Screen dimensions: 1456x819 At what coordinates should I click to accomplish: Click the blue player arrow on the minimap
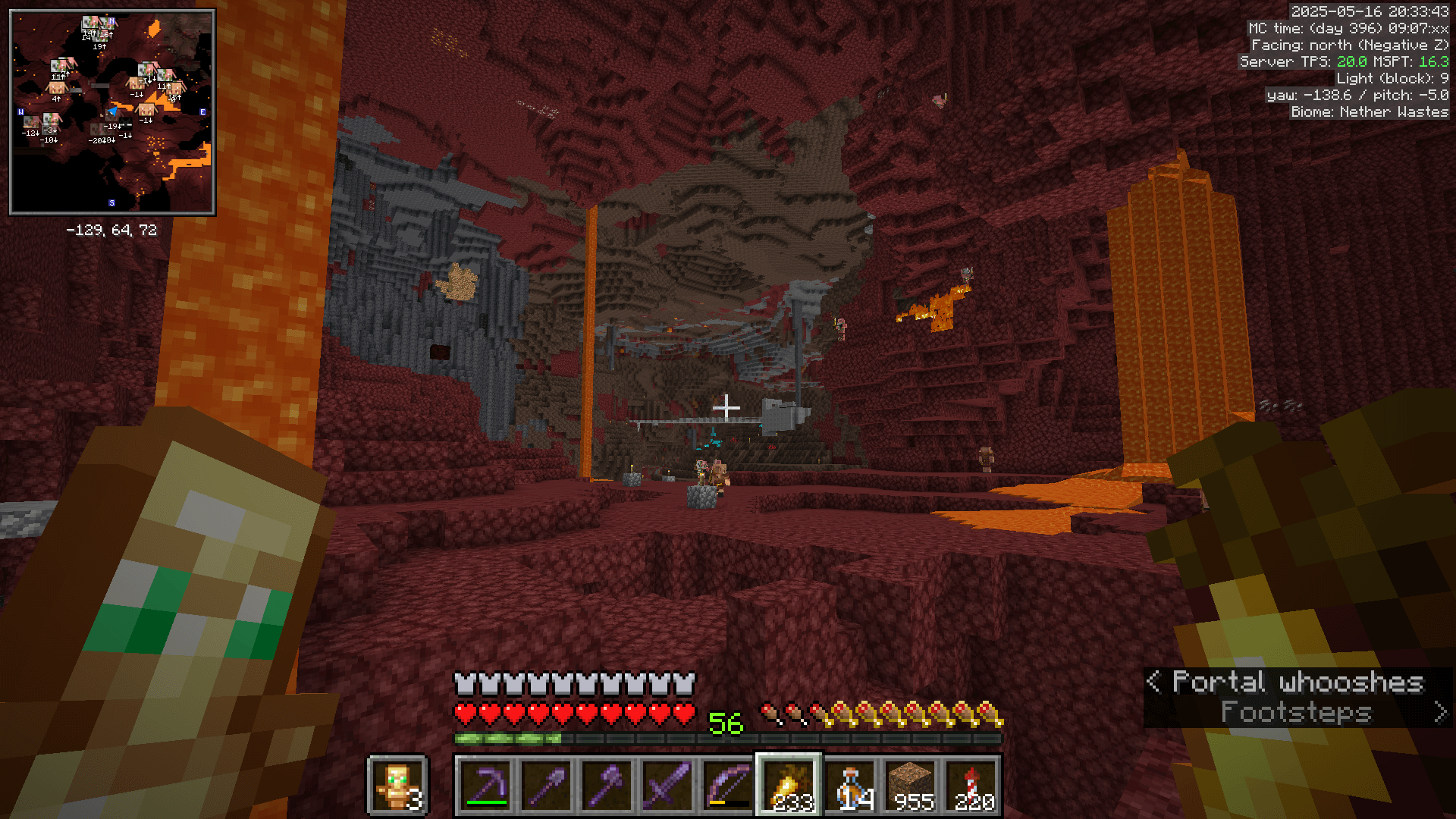click(113, 110)
